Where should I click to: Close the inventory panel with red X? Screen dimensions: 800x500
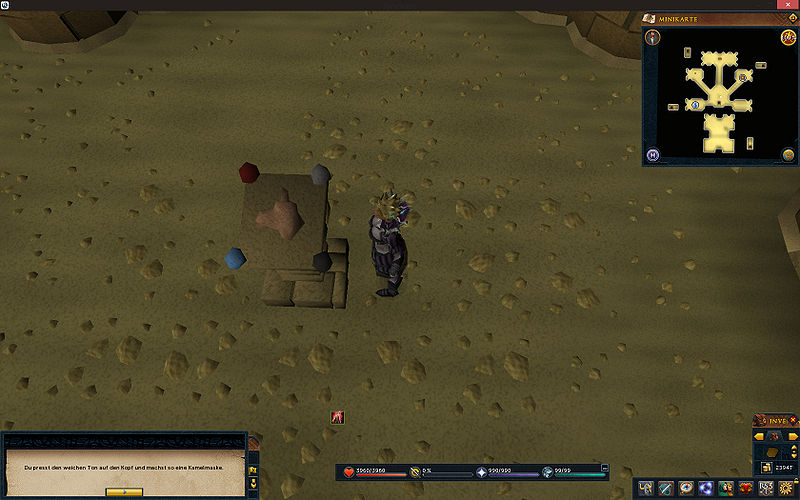point(795,420)
